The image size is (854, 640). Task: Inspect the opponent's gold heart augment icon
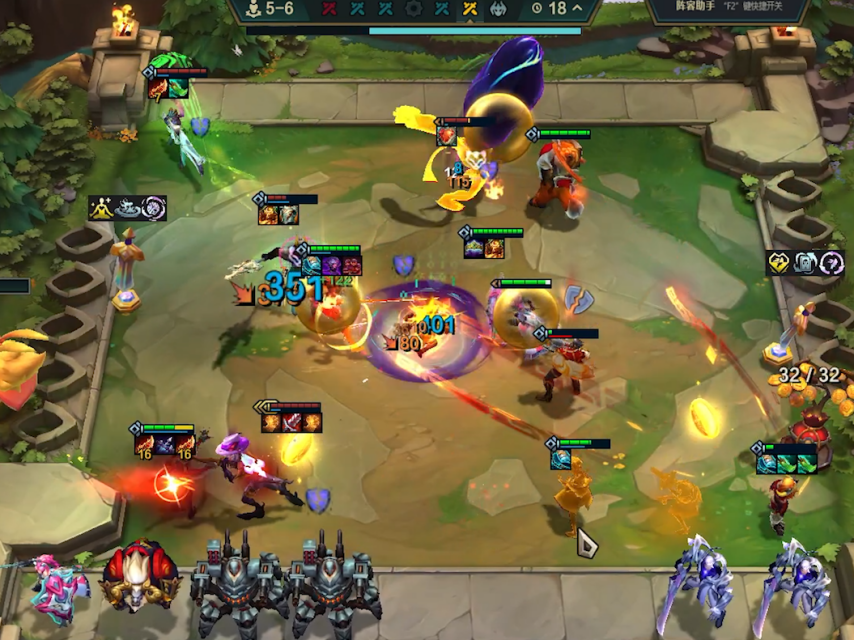click(779, 263)
